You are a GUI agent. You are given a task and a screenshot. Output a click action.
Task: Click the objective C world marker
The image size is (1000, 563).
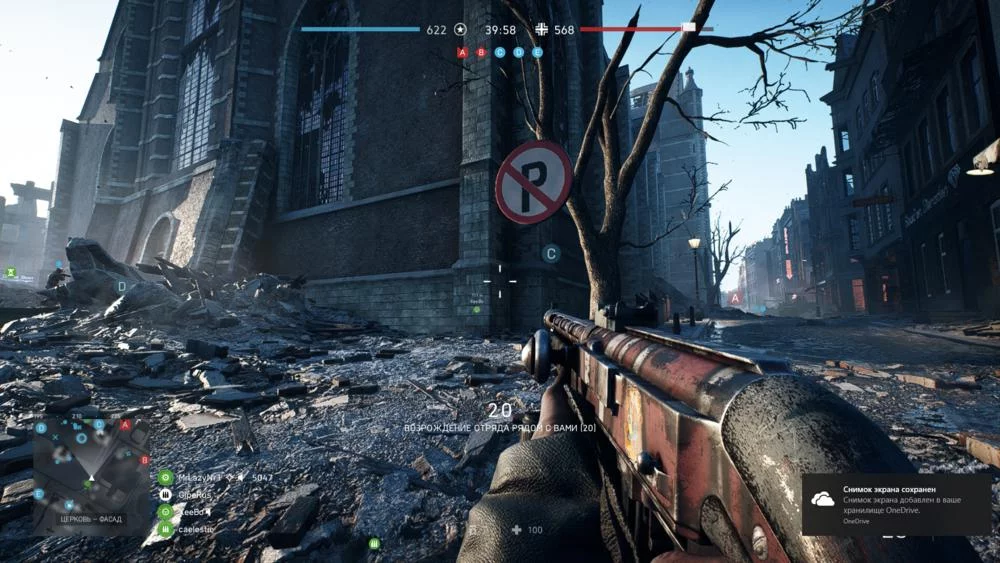coord(550,254)
